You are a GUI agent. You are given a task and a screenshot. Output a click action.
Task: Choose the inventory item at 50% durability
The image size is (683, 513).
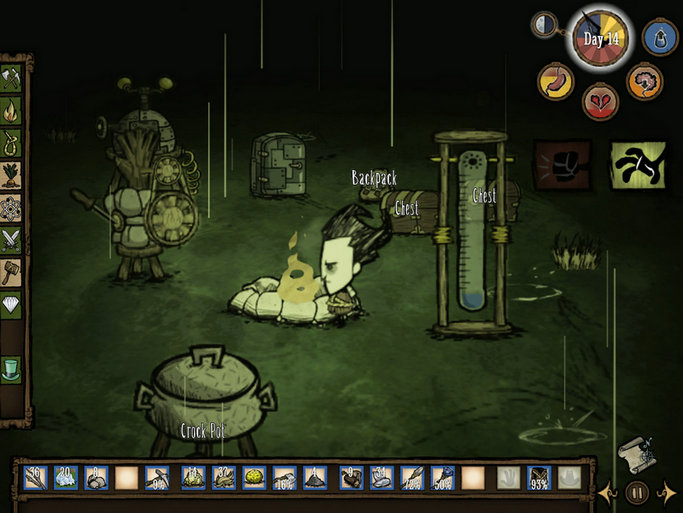coord(444,479)
